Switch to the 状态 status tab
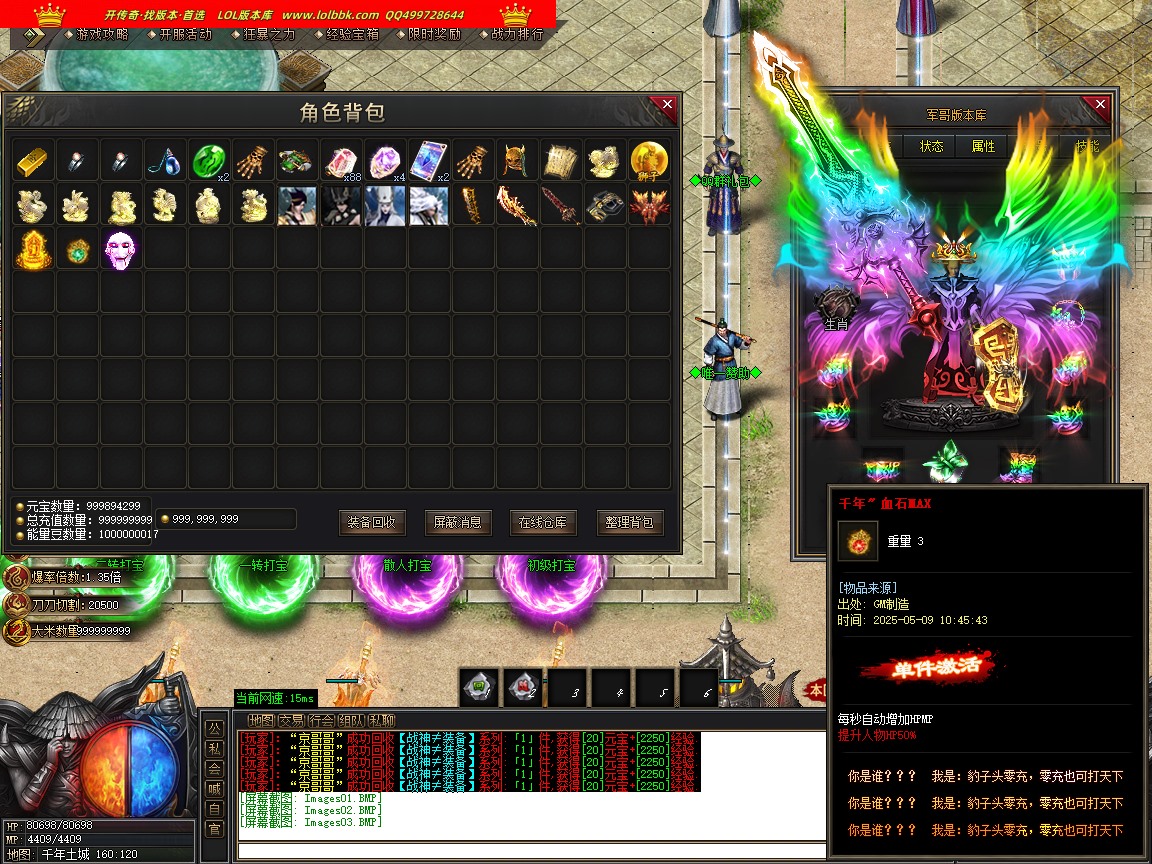The width and height of the screenshot is (1152, 864). 932,146
